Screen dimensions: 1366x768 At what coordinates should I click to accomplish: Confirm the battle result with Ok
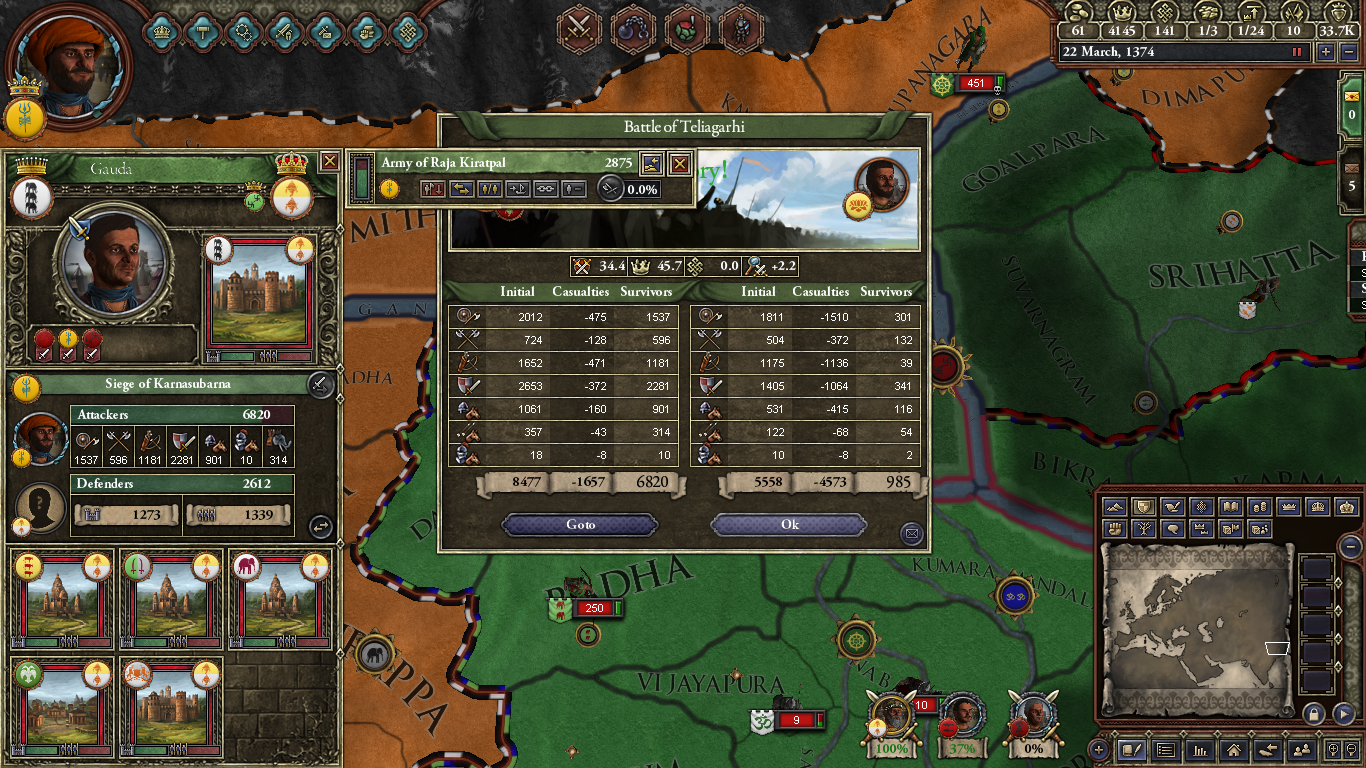(x=789, y=525)
